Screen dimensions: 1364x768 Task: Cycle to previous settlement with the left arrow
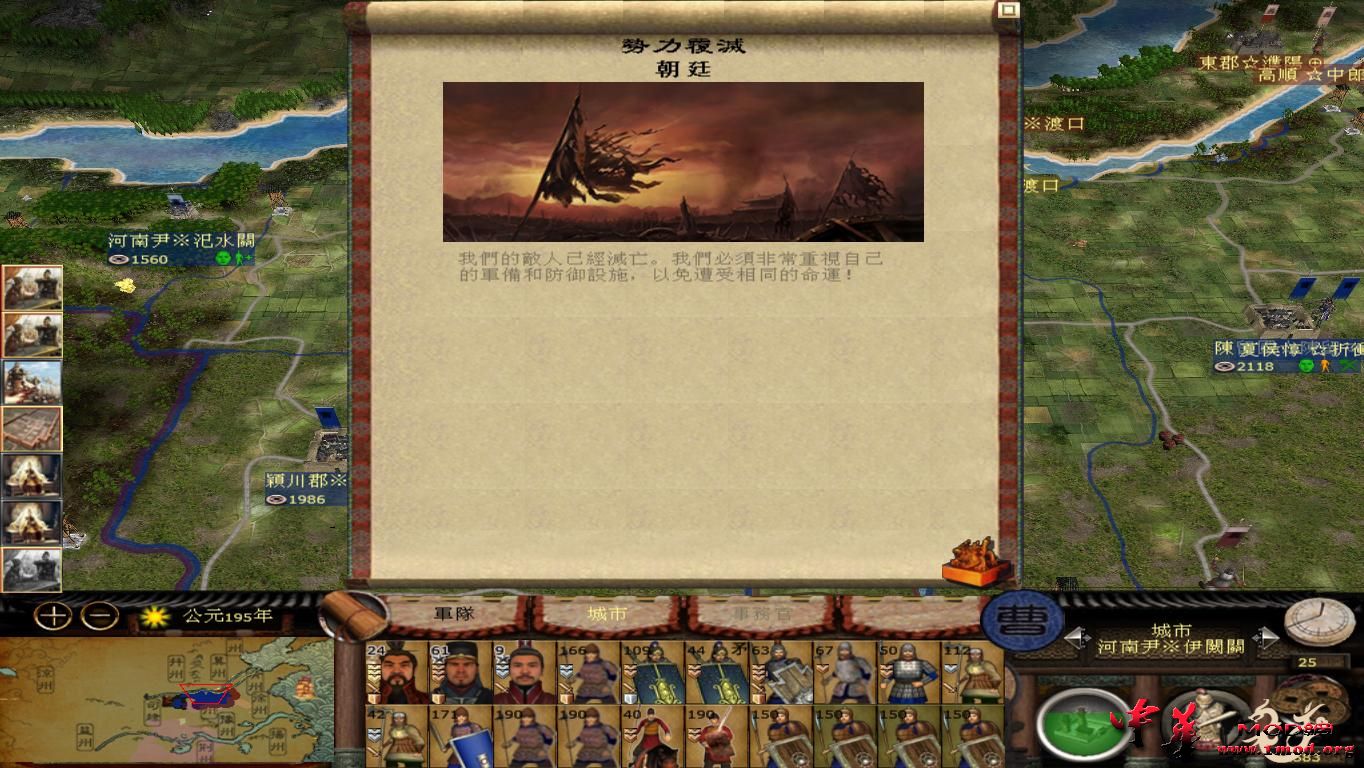(x=1075, y=638)
